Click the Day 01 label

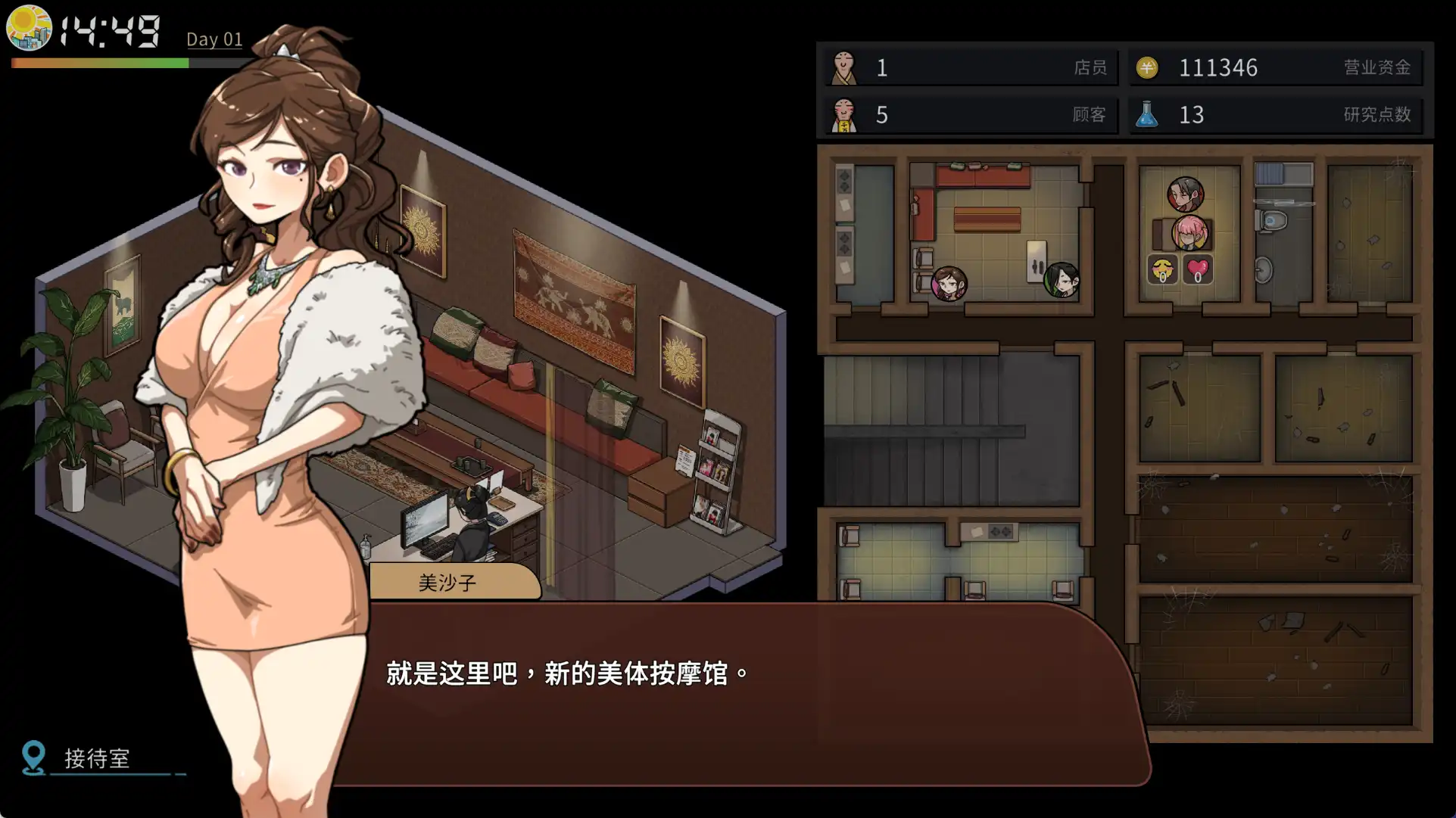point(214,39)
